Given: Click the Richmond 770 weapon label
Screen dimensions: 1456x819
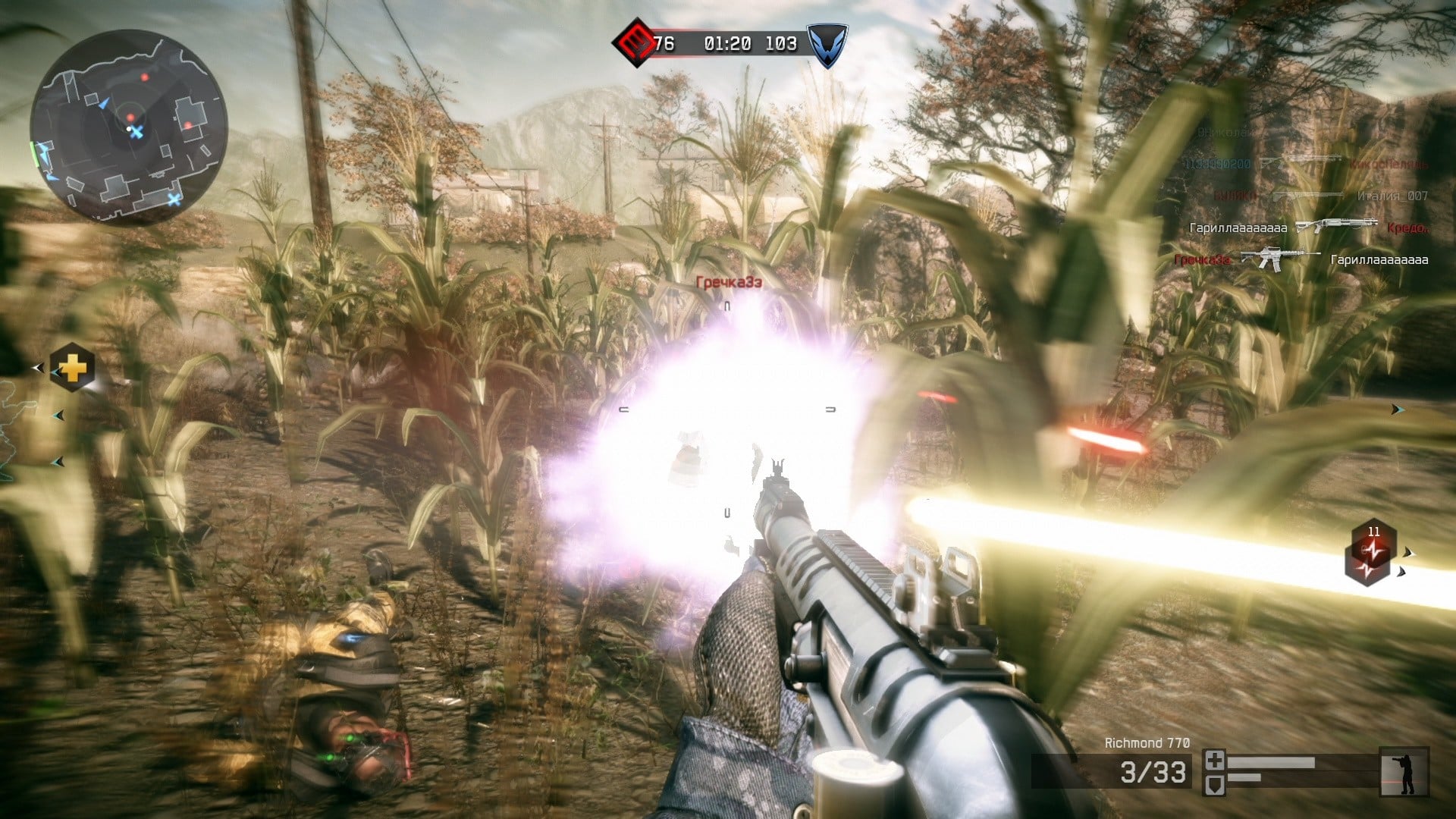Looking at the screenshot, I should tap(1147, 743).
